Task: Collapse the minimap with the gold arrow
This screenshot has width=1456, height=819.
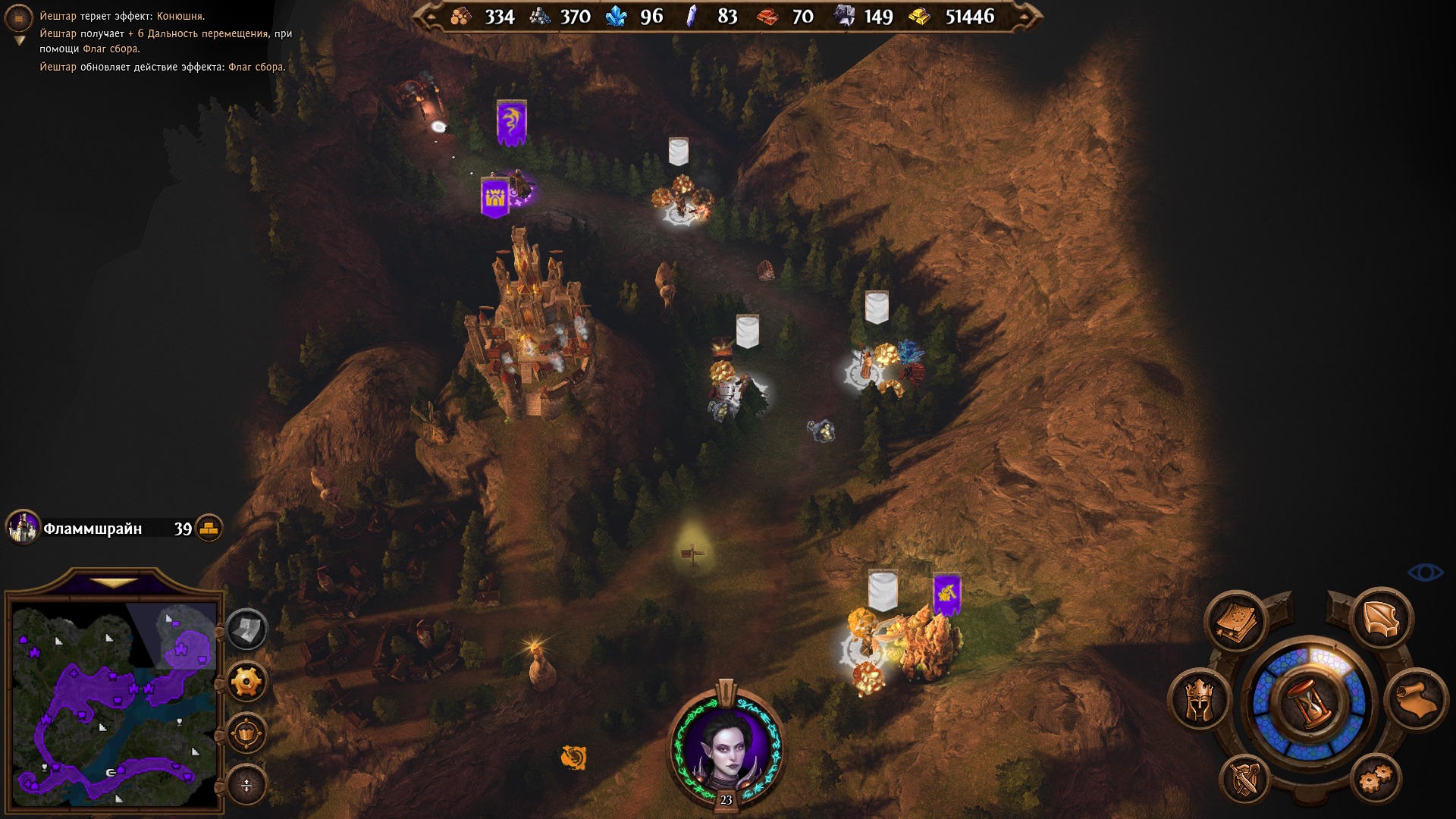Action: click(x=115, y=583)
